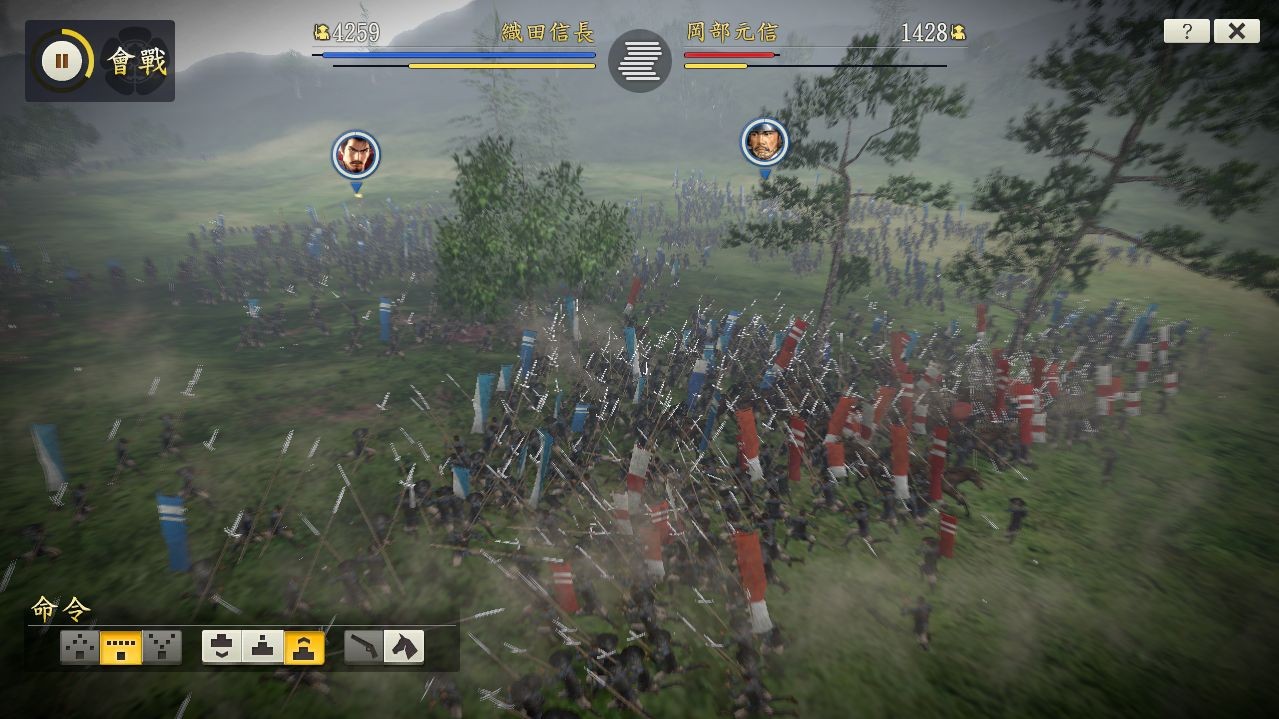This screenshot has height=719, width=1279.
Task: Open the help question mark button
Action: click(1186, 31)
